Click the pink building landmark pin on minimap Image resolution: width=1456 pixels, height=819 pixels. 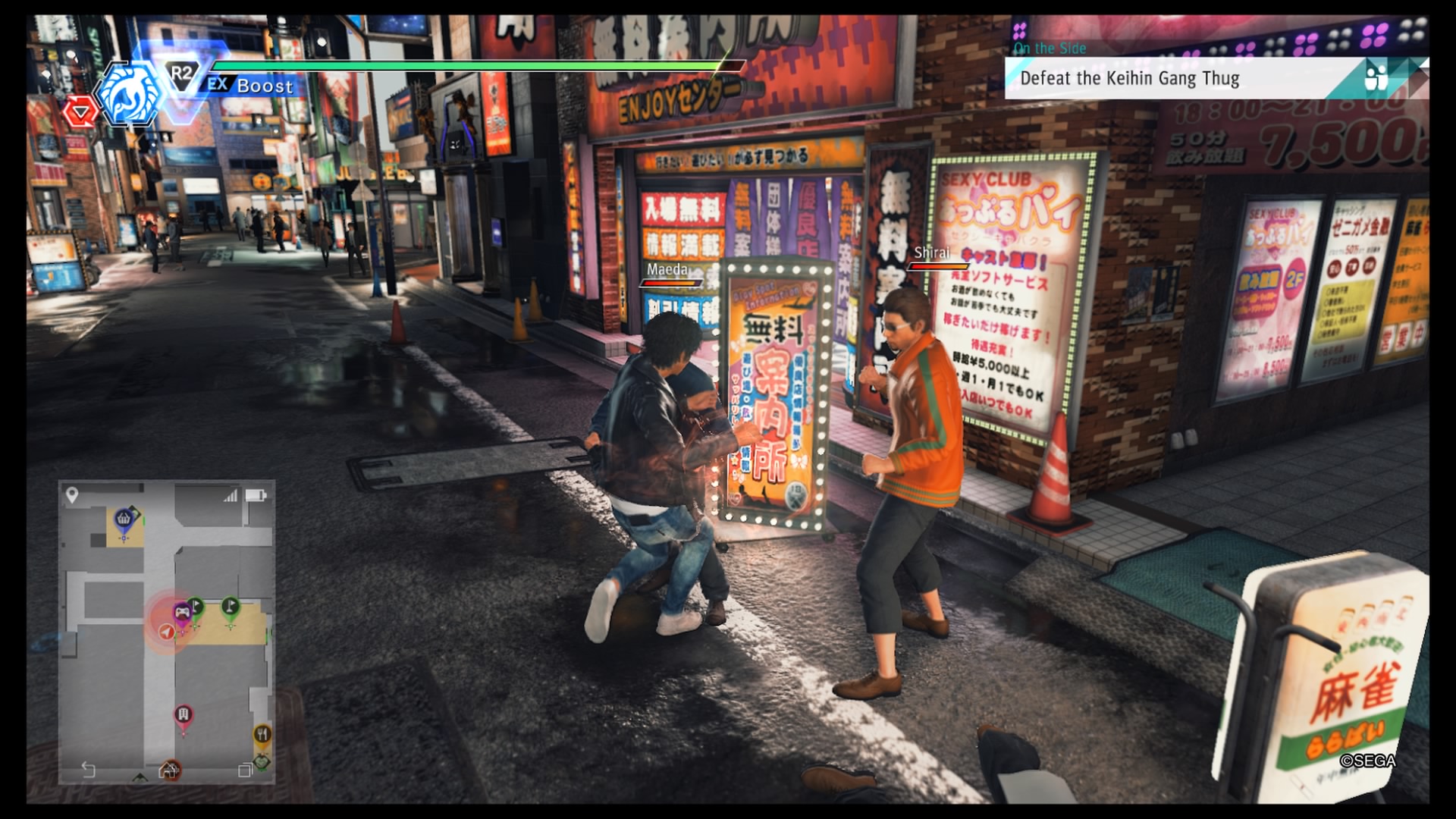(x=184, y=713)
